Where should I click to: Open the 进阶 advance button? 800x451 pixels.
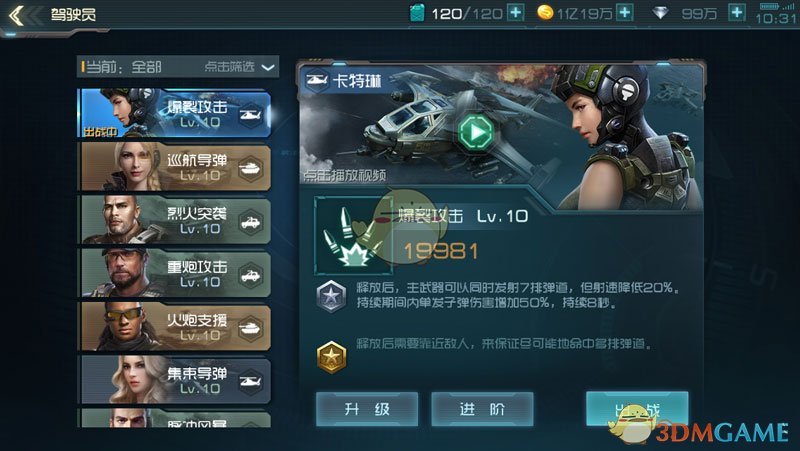coord(482,408)
